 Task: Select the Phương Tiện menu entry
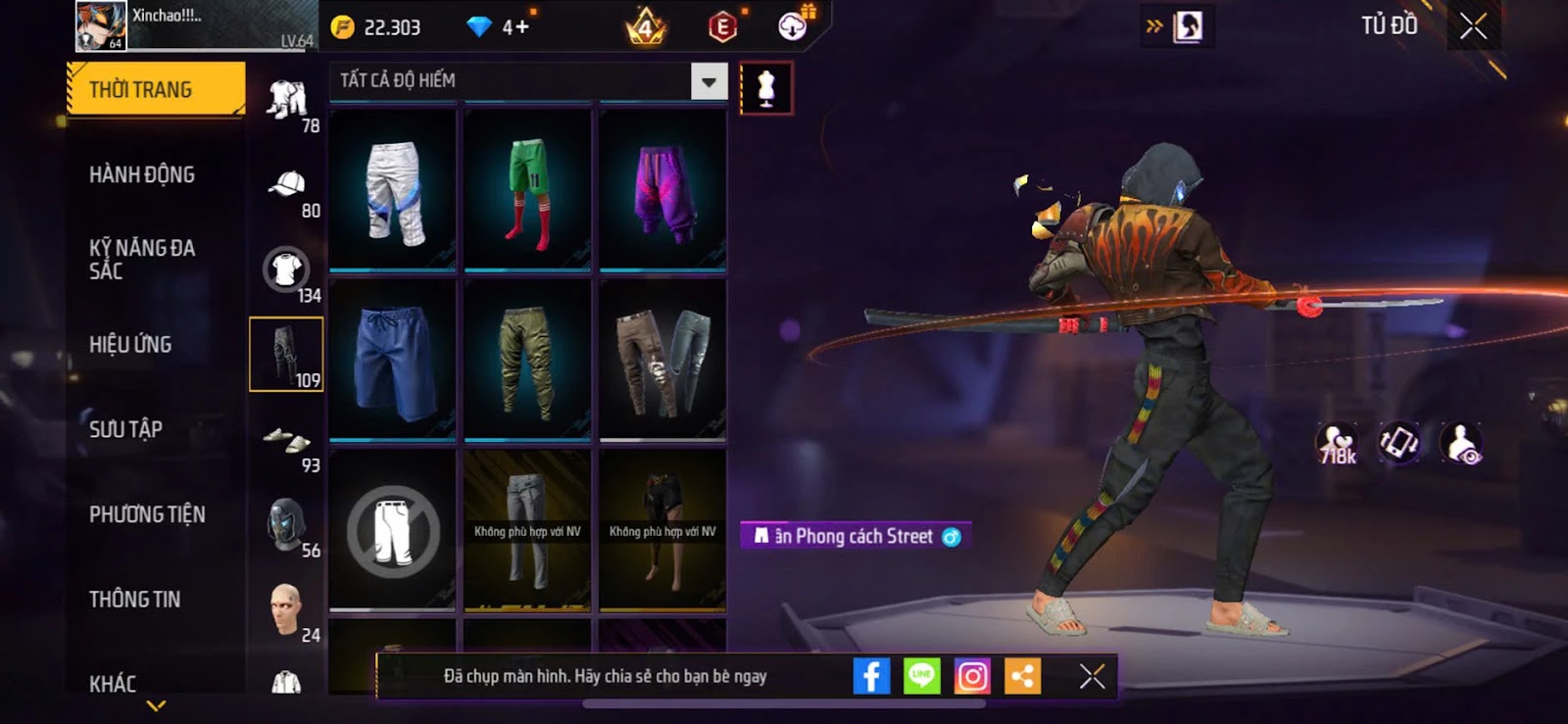coord(147,513)
